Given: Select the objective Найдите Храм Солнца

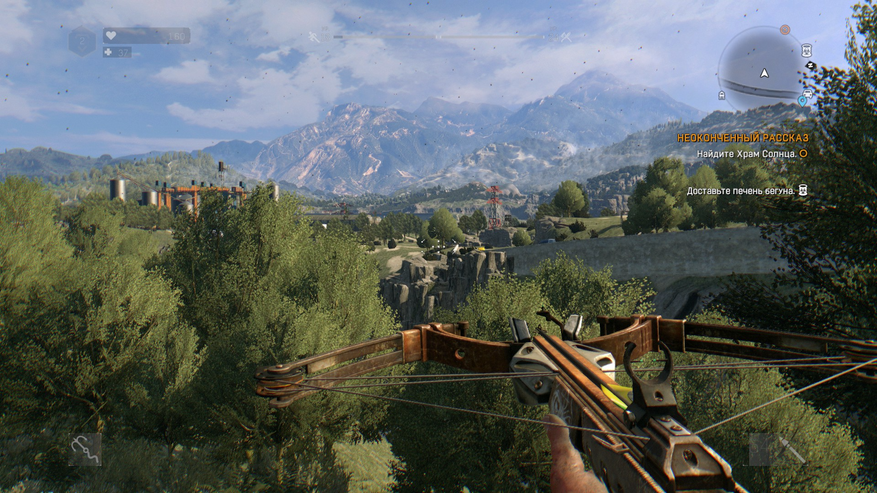Looking at the screenshot, I should tap(740, 153).
